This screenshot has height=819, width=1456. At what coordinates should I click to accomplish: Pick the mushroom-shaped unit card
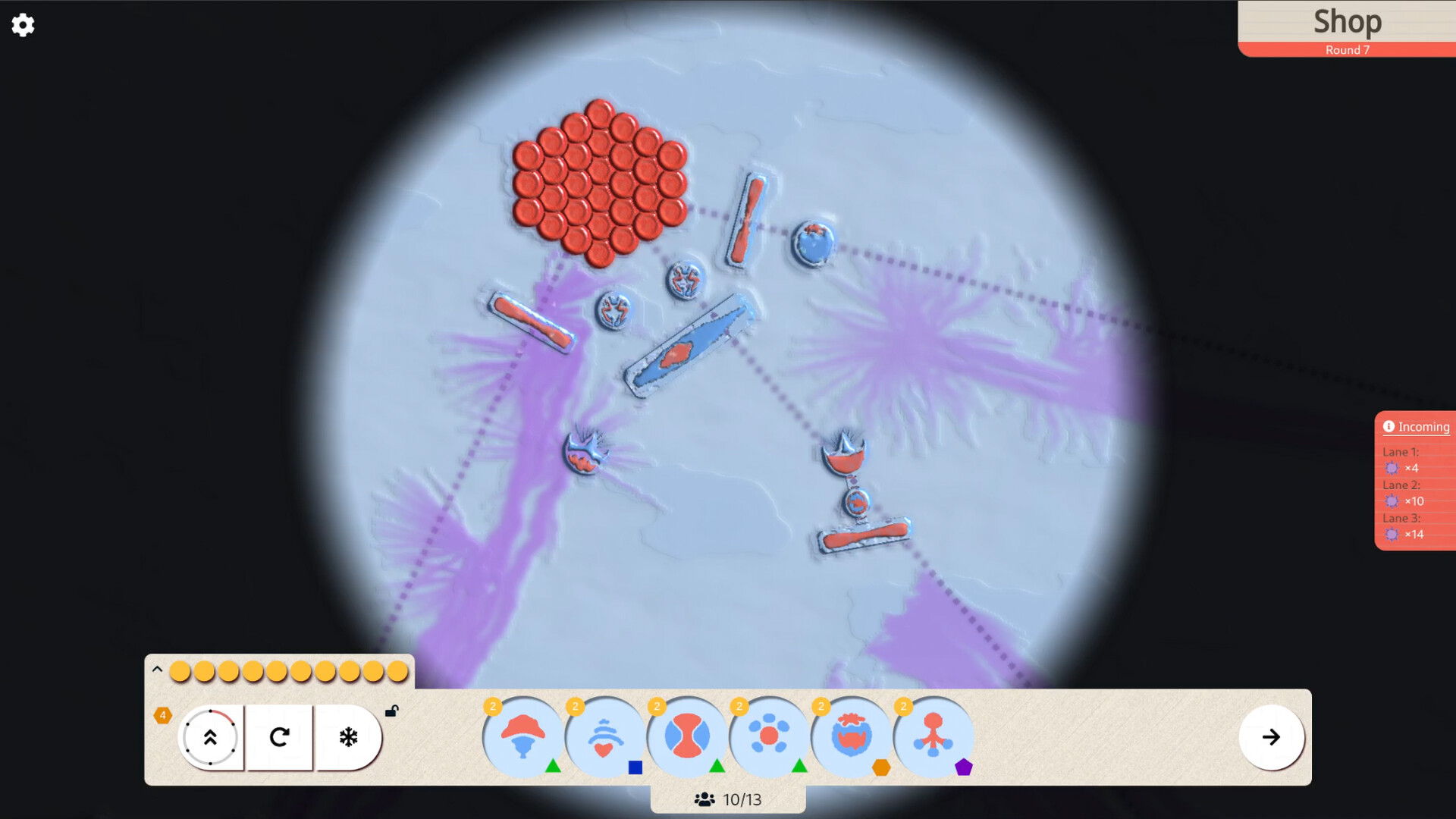pos(522,736)
